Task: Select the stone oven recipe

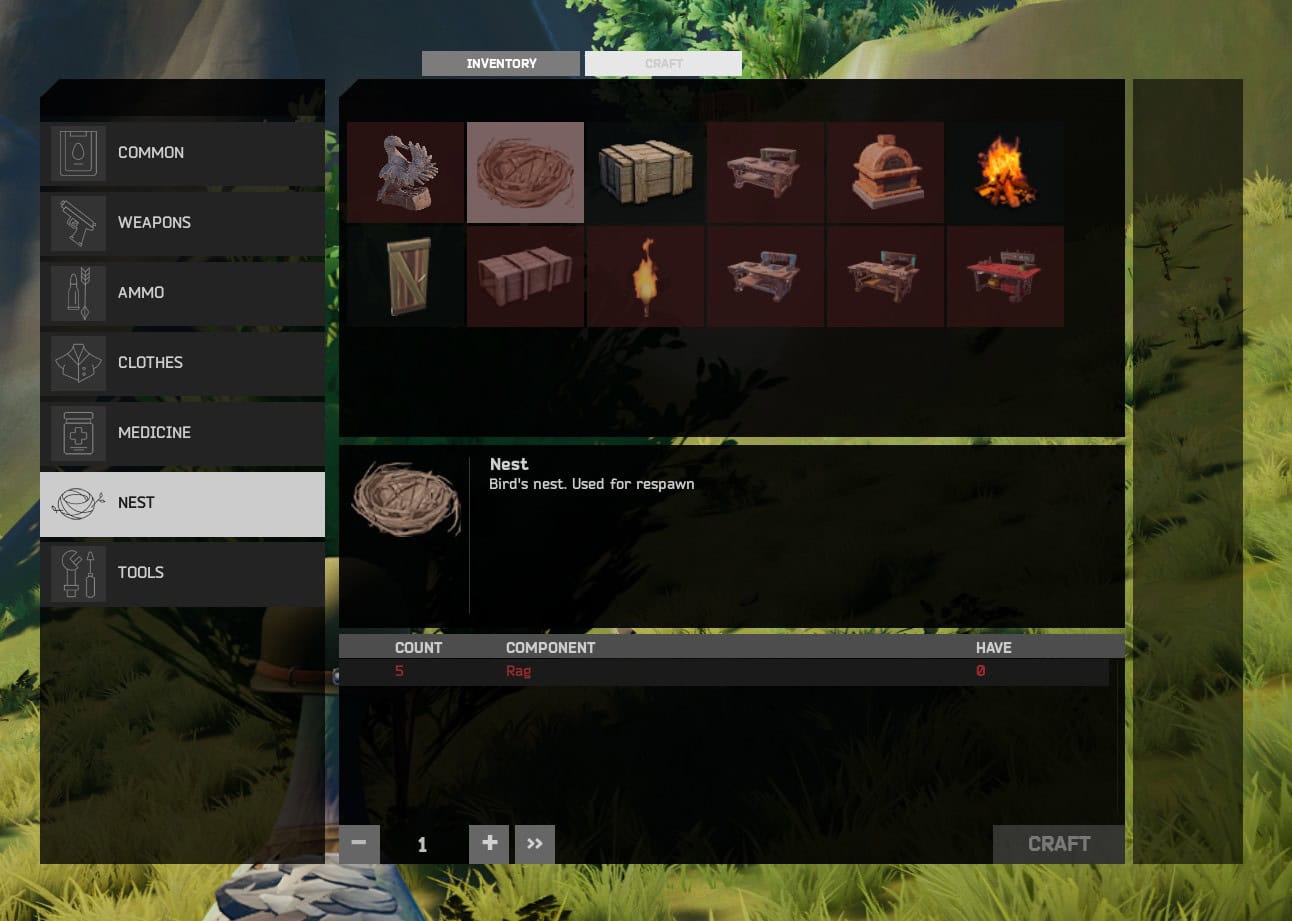Action: 885,172
